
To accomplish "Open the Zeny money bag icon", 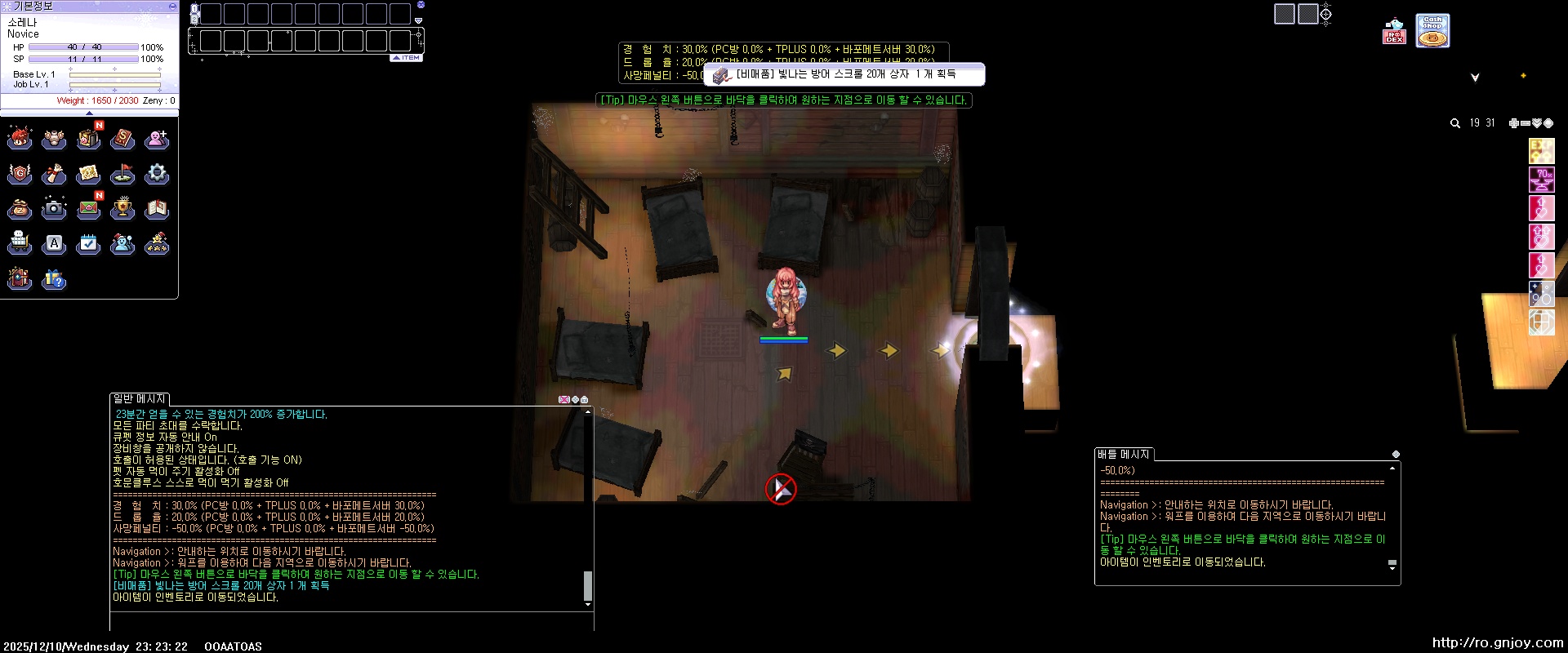I will pos(20,209).
